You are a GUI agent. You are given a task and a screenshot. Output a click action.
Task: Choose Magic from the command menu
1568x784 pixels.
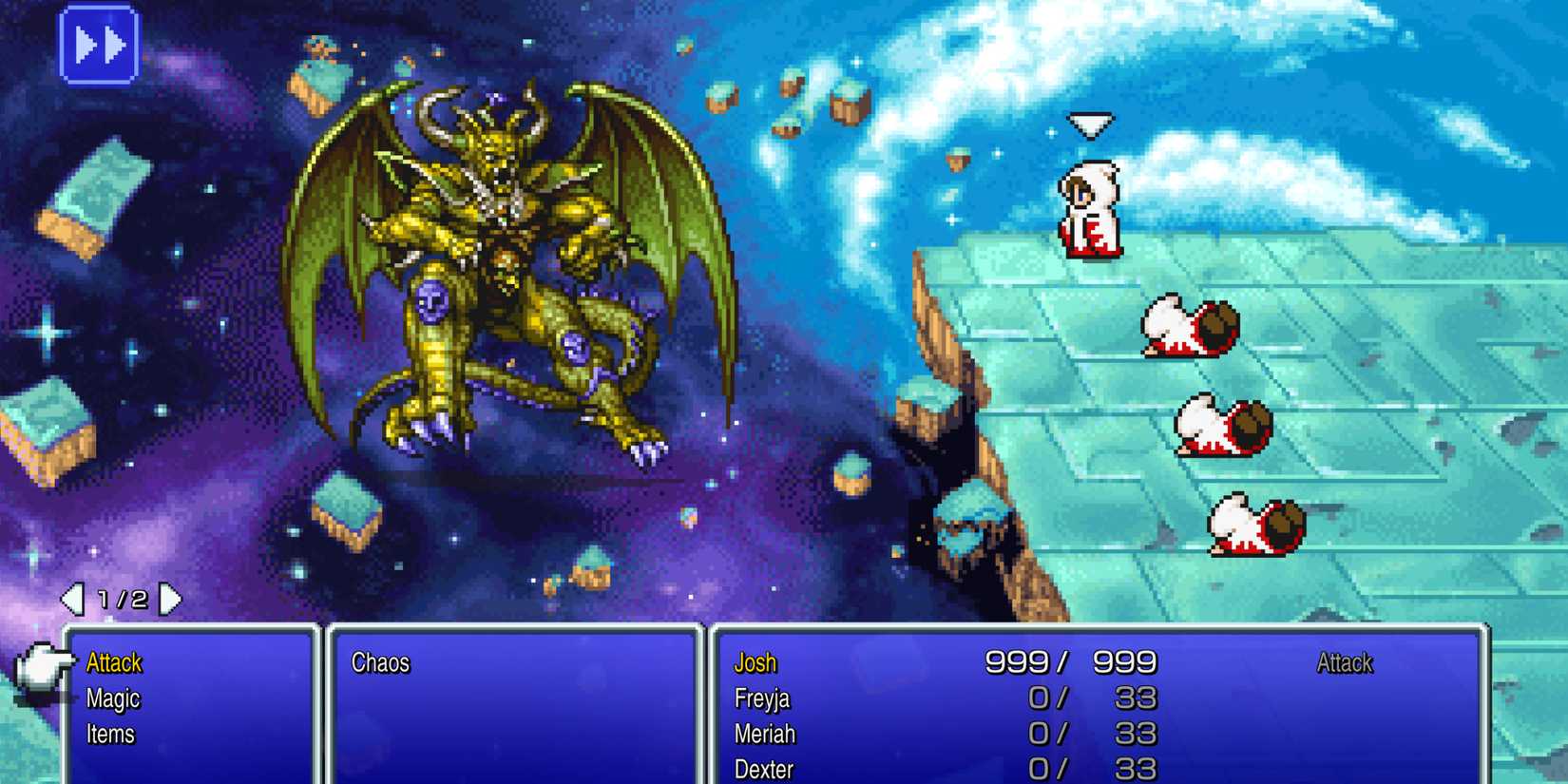tap(113, 698)
